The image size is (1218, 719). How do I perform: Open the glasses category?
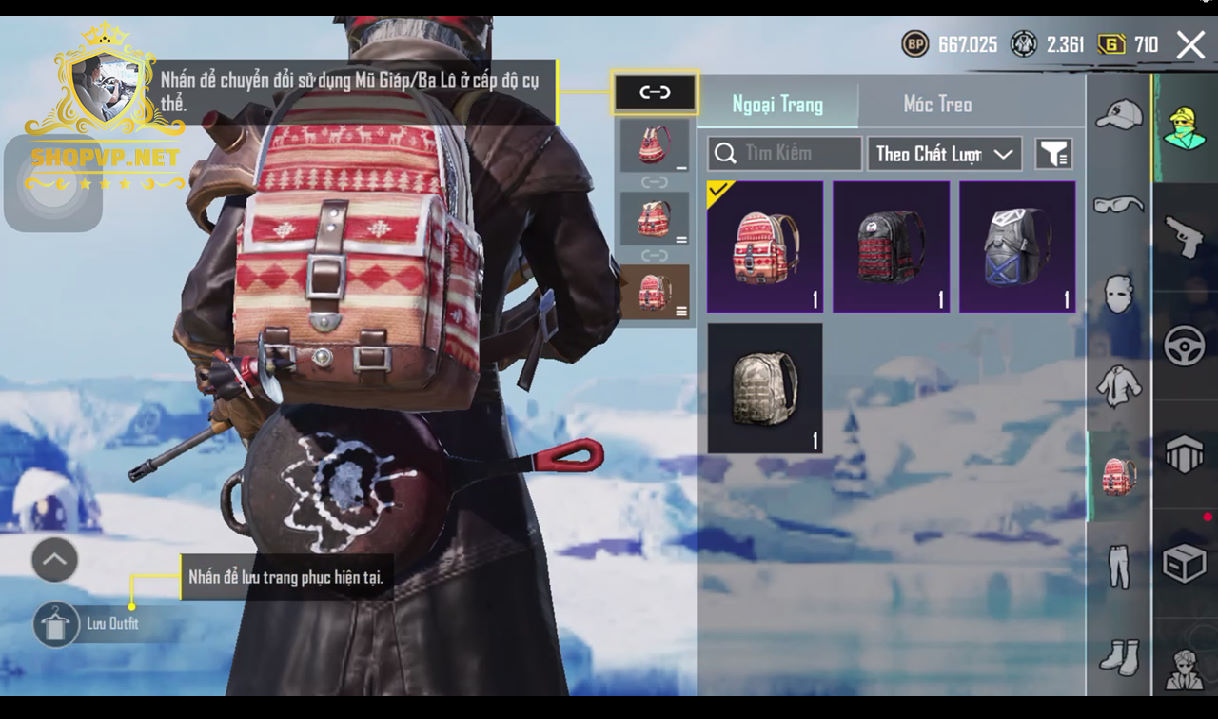point(1118,204)
